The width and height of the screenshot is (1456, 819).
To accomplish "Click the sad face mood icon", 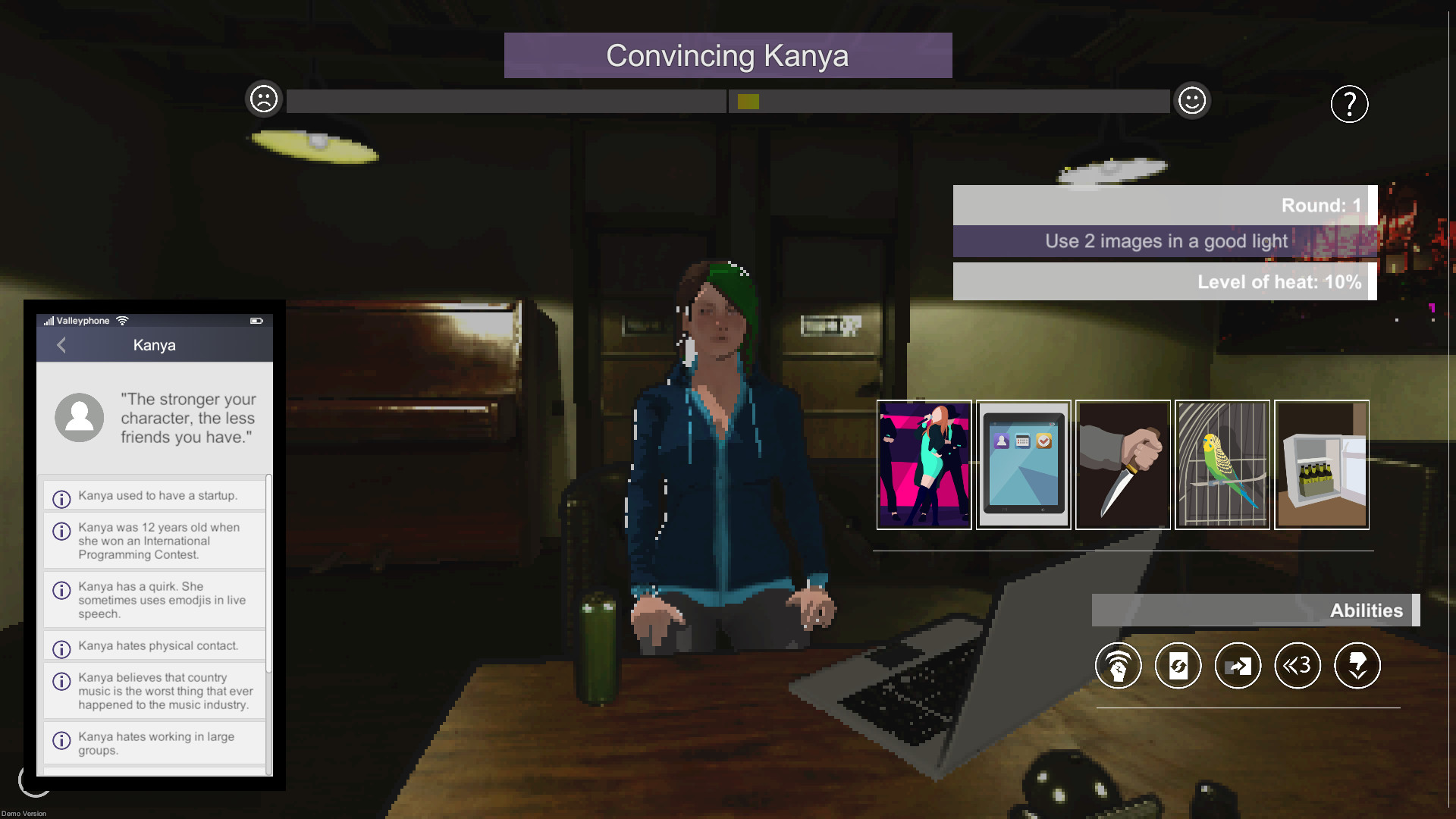I will pos(263,99).
